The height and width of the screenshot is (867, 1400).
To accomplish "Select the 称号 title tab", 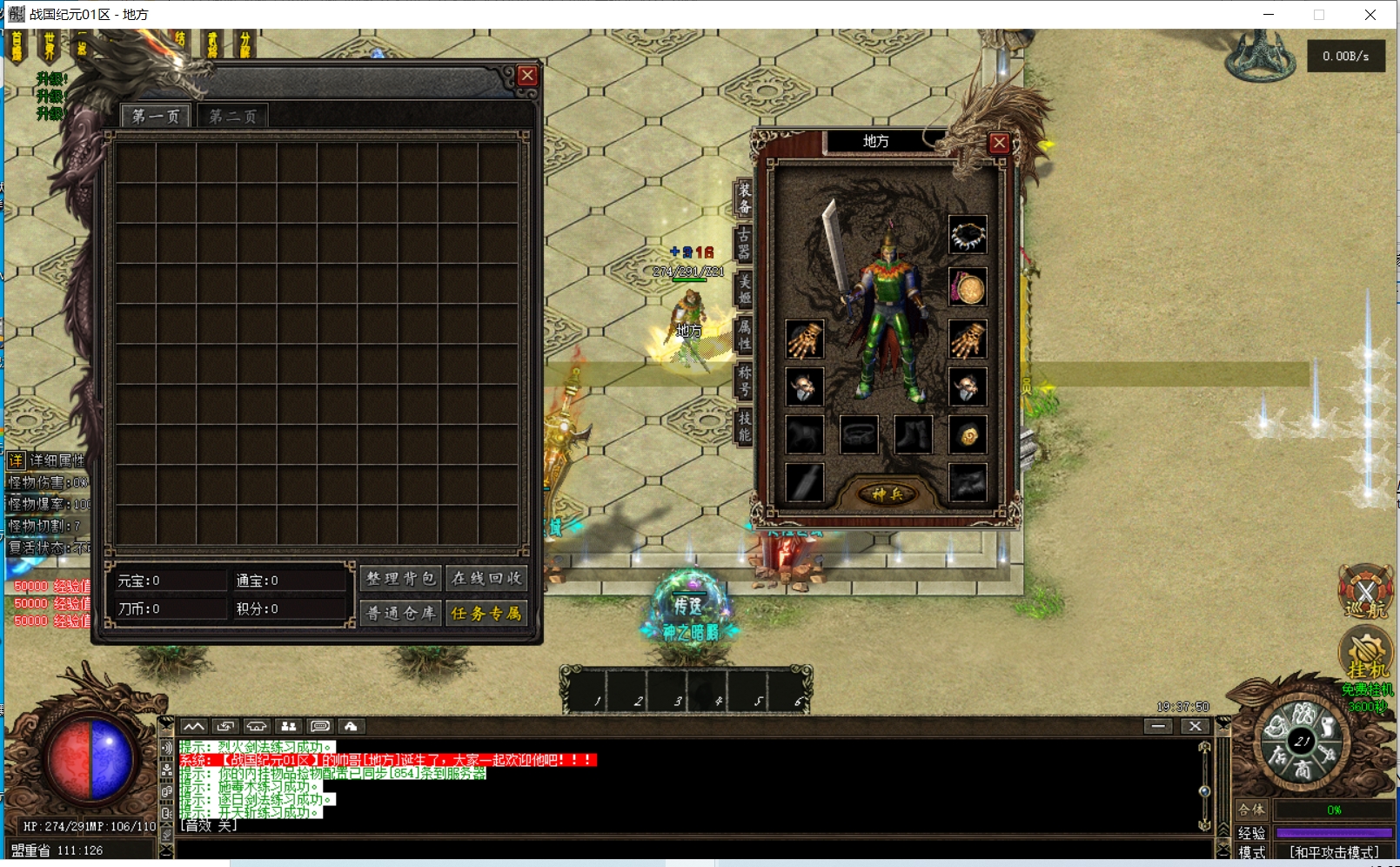I will (x=744, y=380).
